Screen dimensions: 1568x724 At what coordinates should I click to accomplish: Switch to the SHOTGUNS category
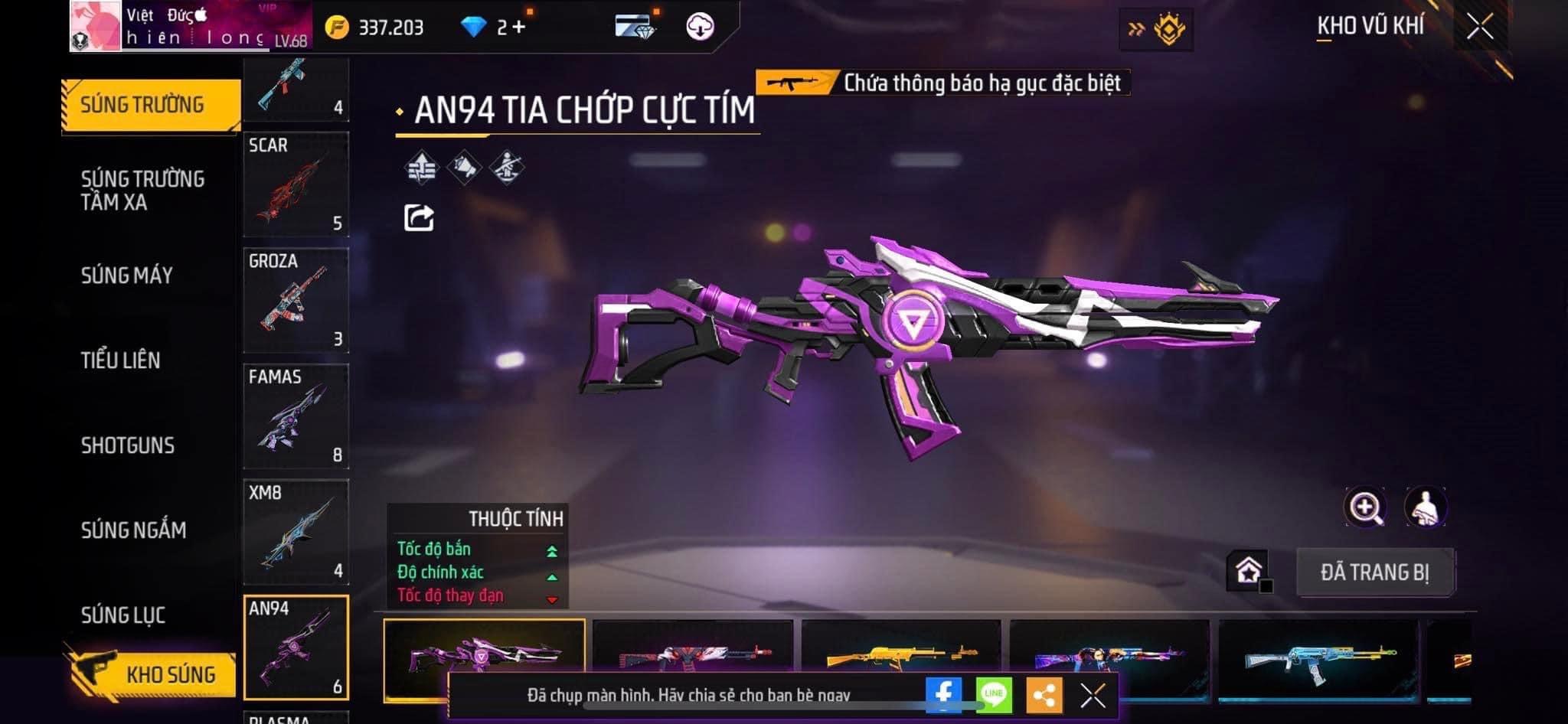(x=128, y=445)
